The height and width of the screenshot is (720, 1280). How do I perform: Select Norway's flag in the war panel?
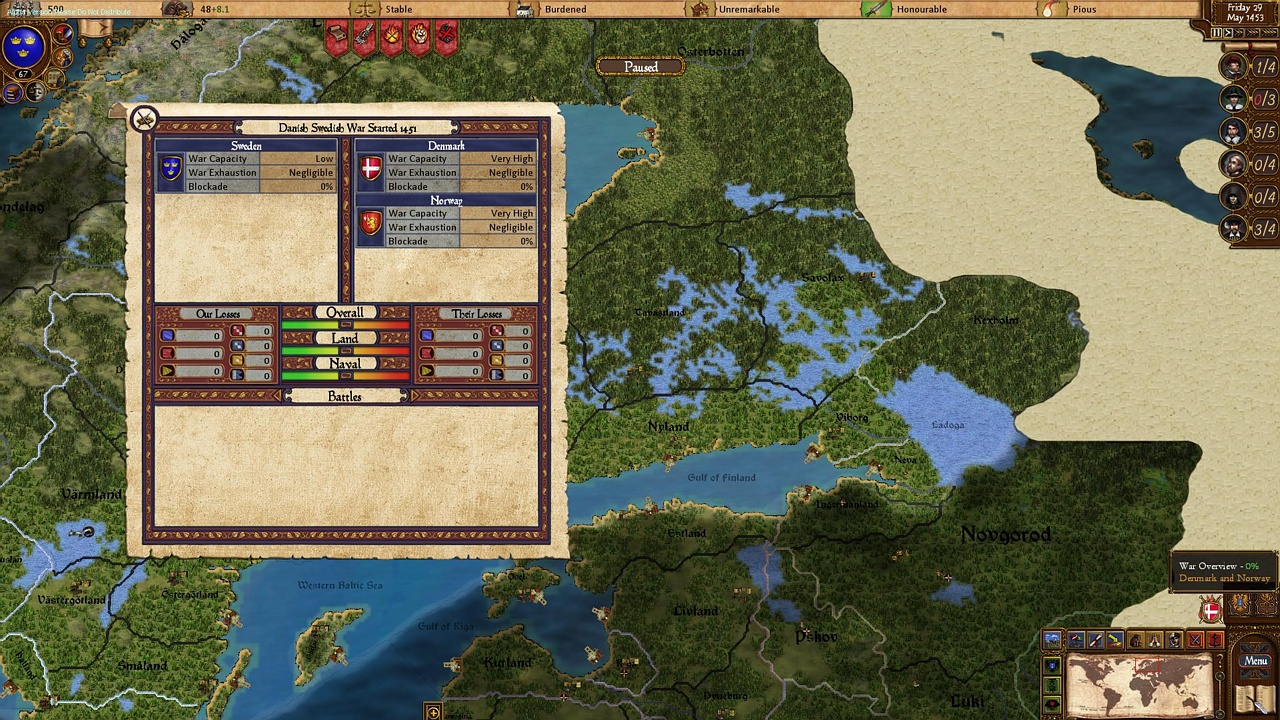[x=371, y=224]
